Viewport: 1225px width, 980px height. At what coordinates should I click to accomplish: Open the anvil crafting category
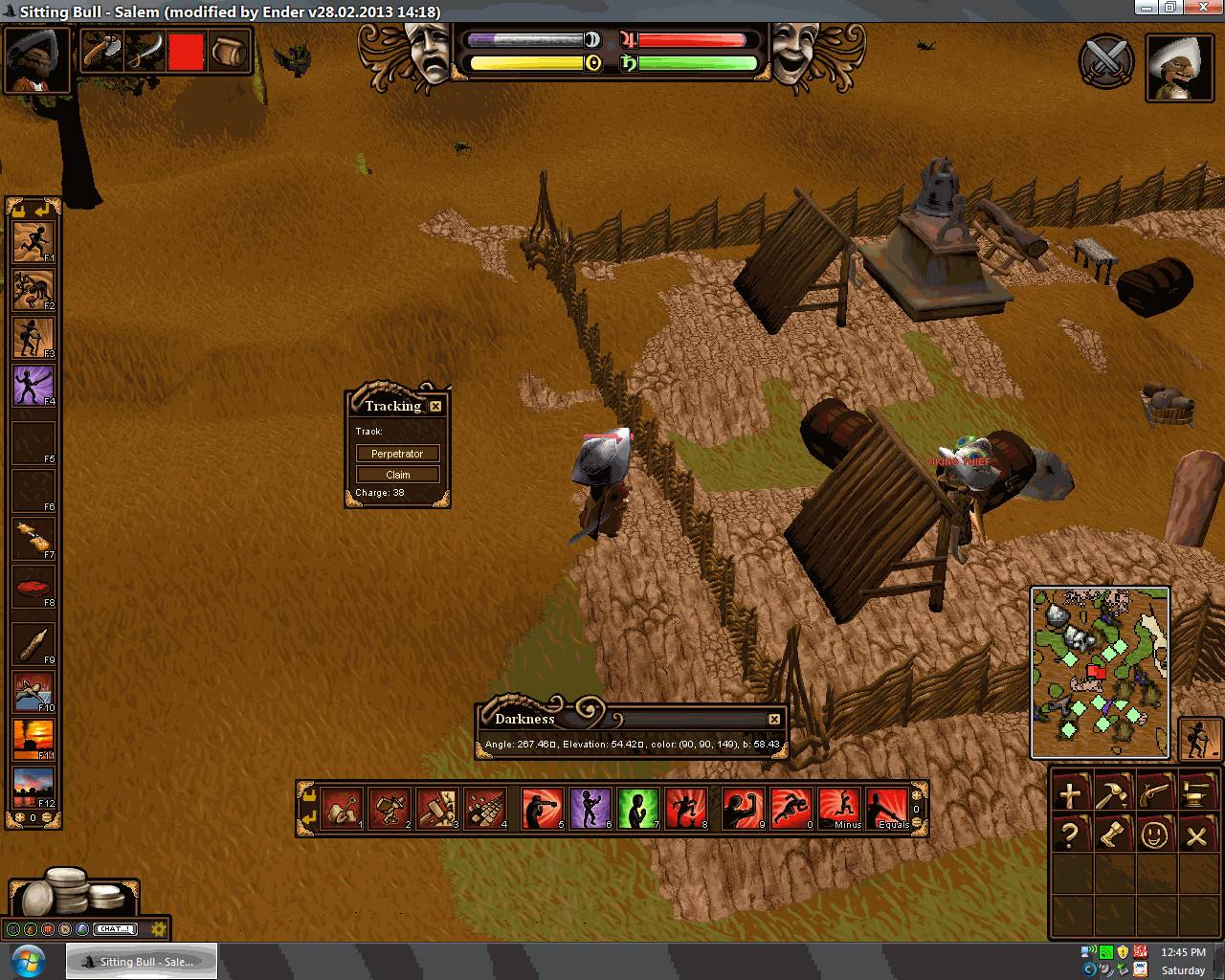point(1196,793)
